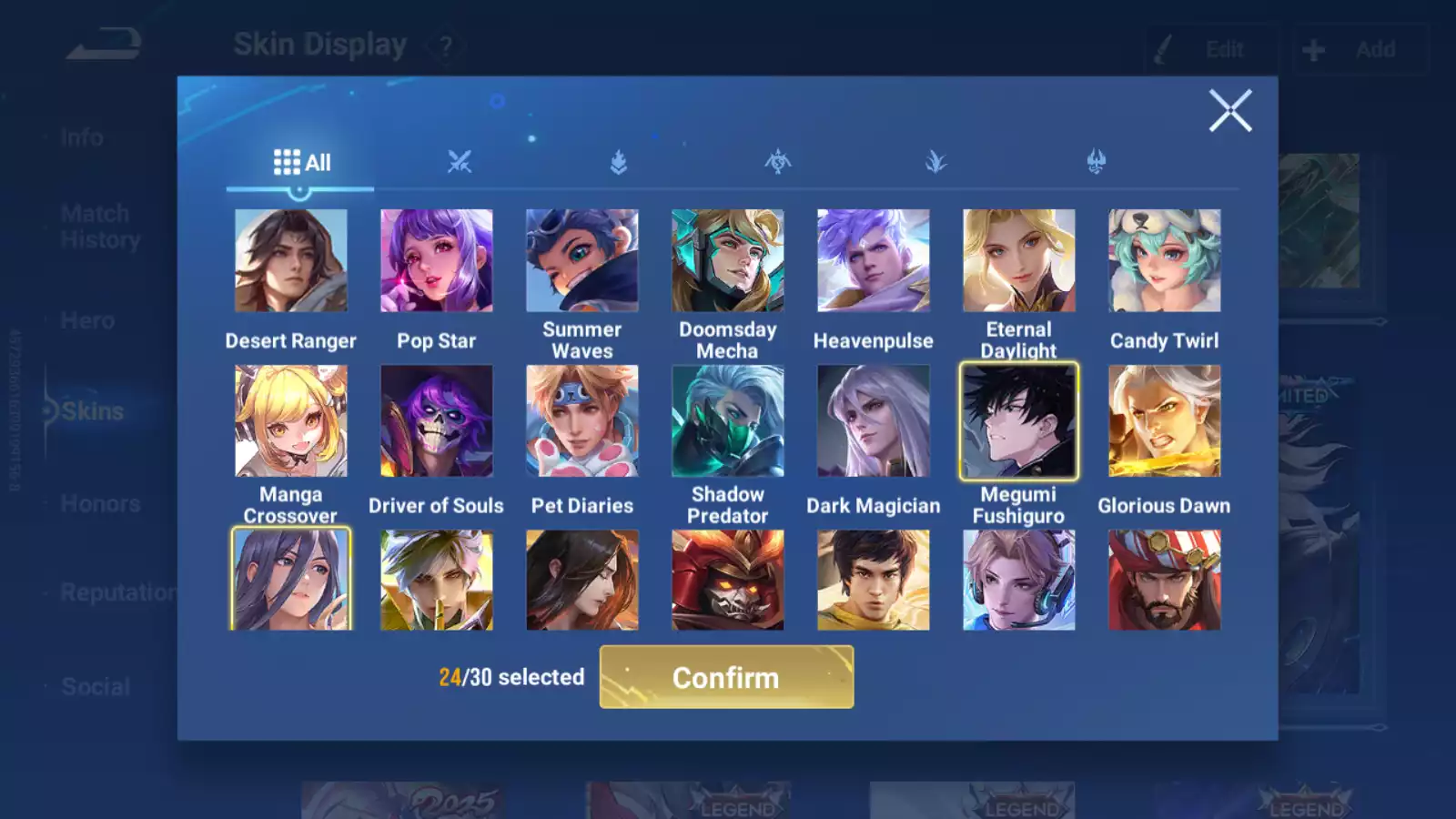Select the red samurai mask skin portrait

[x=727, y=581]
